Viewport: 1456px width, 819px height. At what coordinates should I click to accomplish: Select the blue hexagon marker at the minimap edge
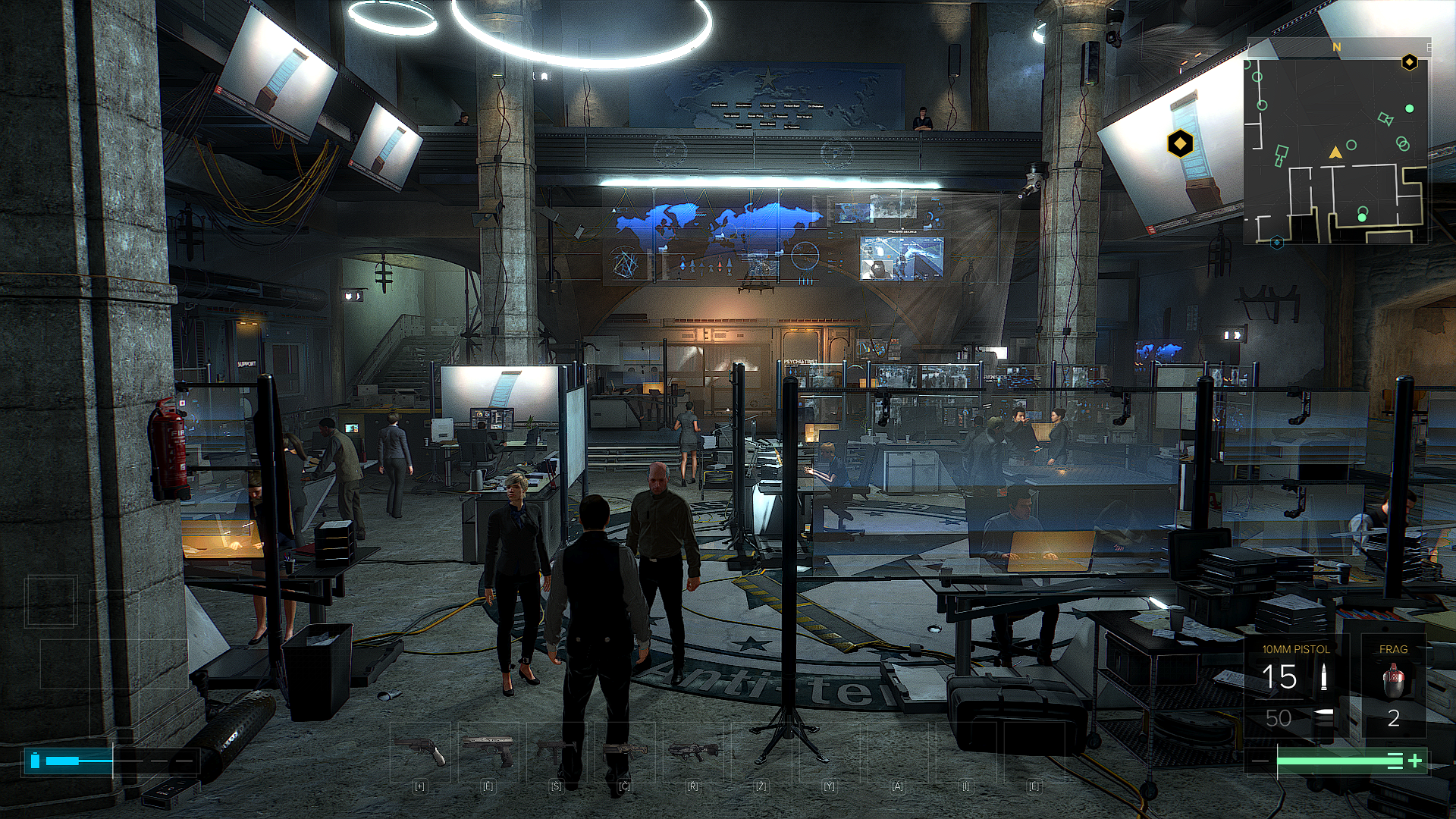tap(1277, 242)
